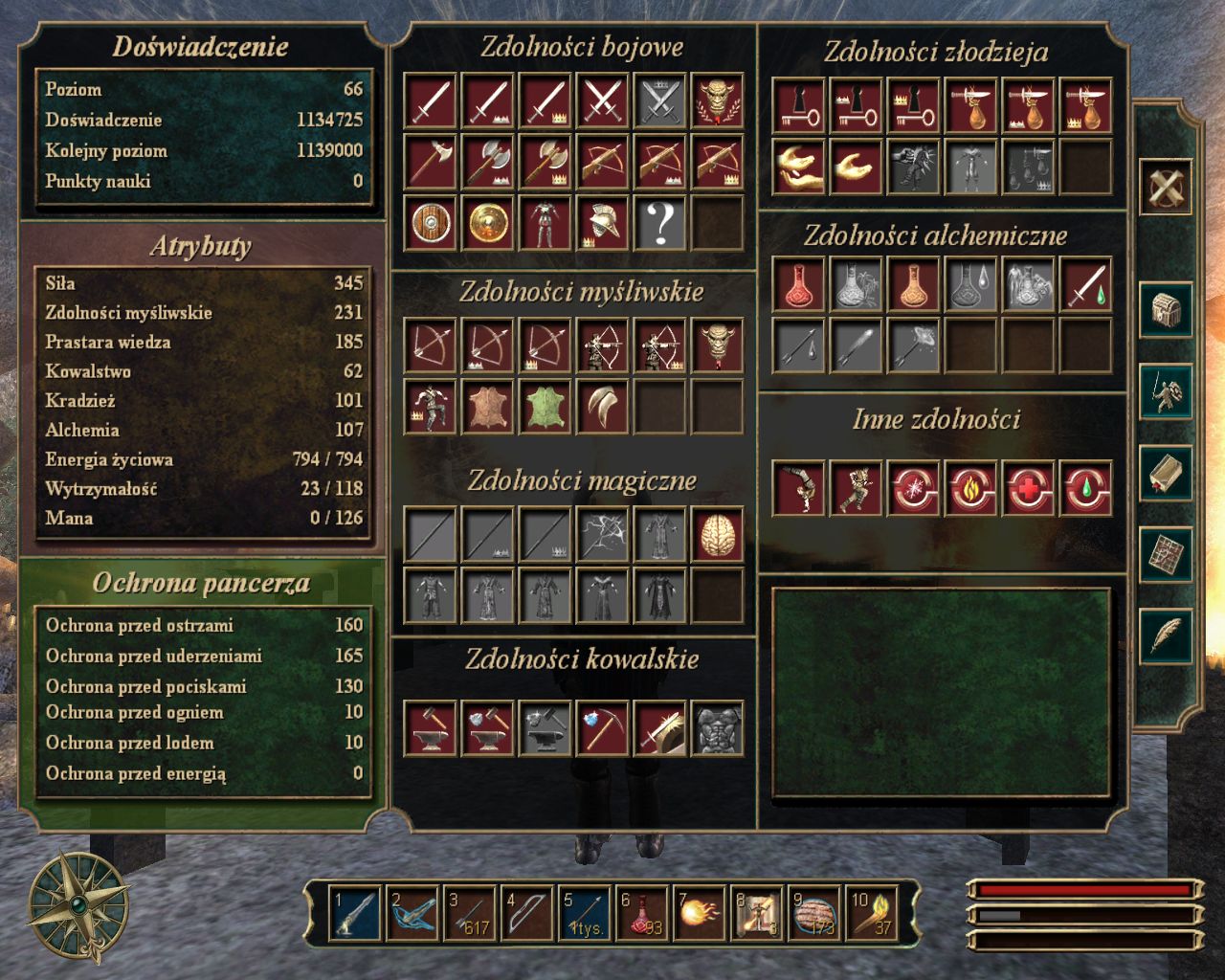Click the red cross regeneration skill
This screenshot has height=980, width=1225.
[1029, 488]
